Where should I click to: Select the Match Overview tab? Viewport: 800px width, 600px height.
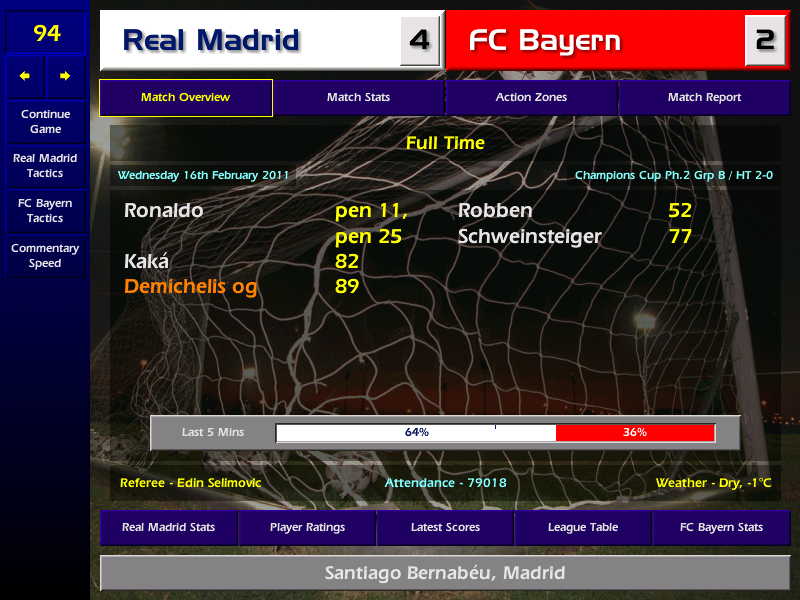tap(185, 98)
